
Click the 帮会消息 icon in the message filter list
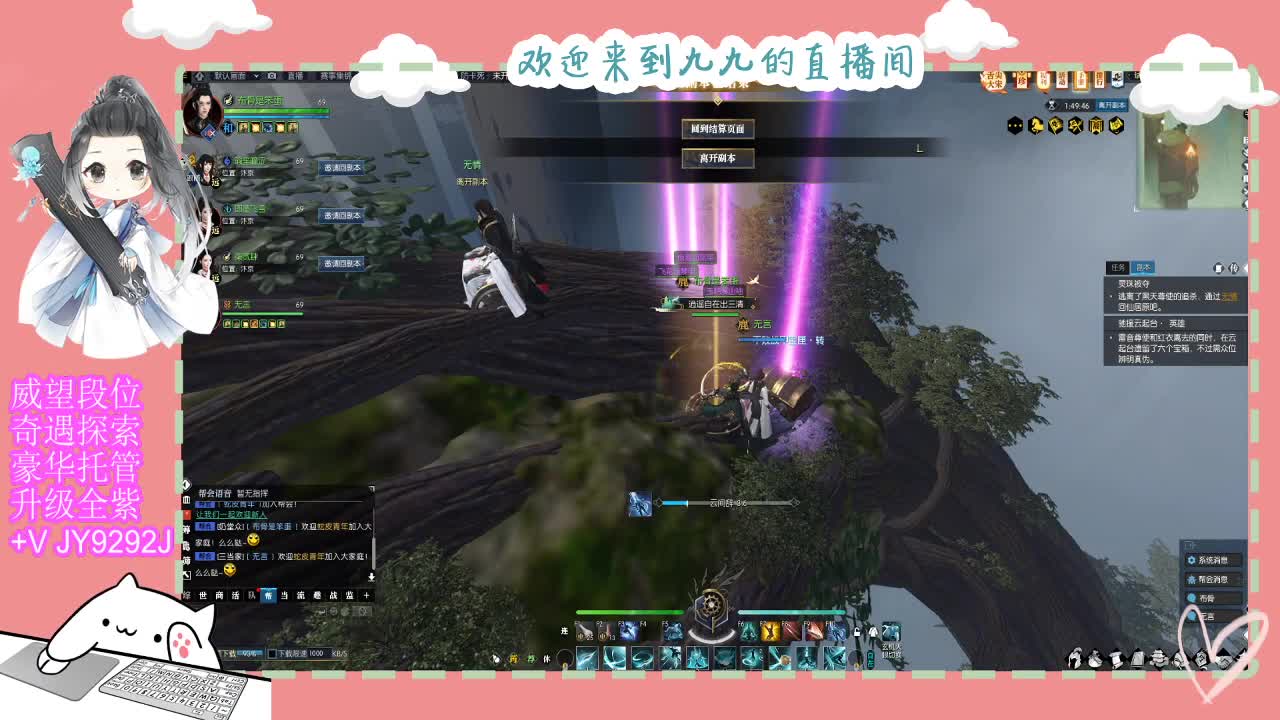click(1193, 579)
